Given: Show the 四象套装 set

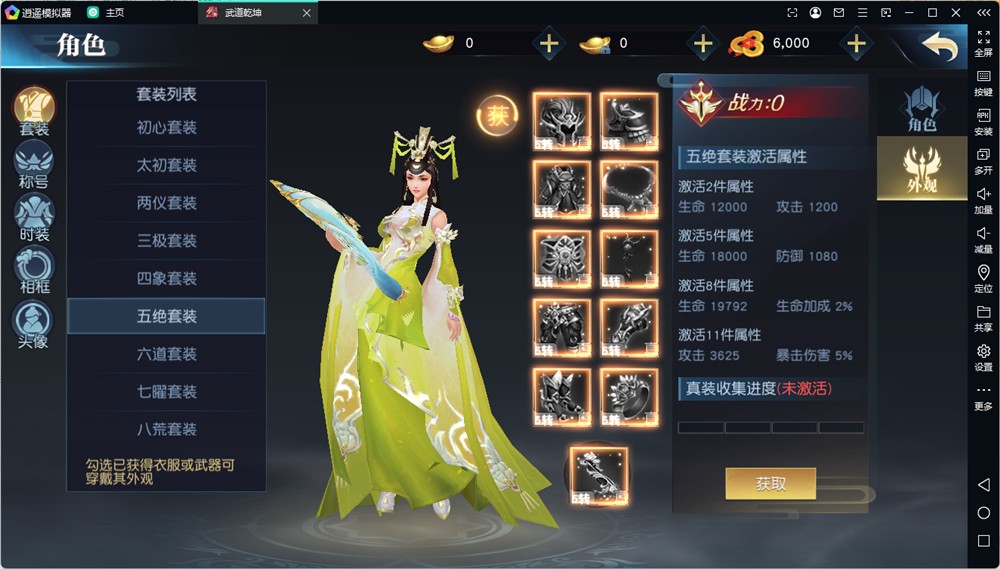Looking at the screenshot, I should pos(166,278).
